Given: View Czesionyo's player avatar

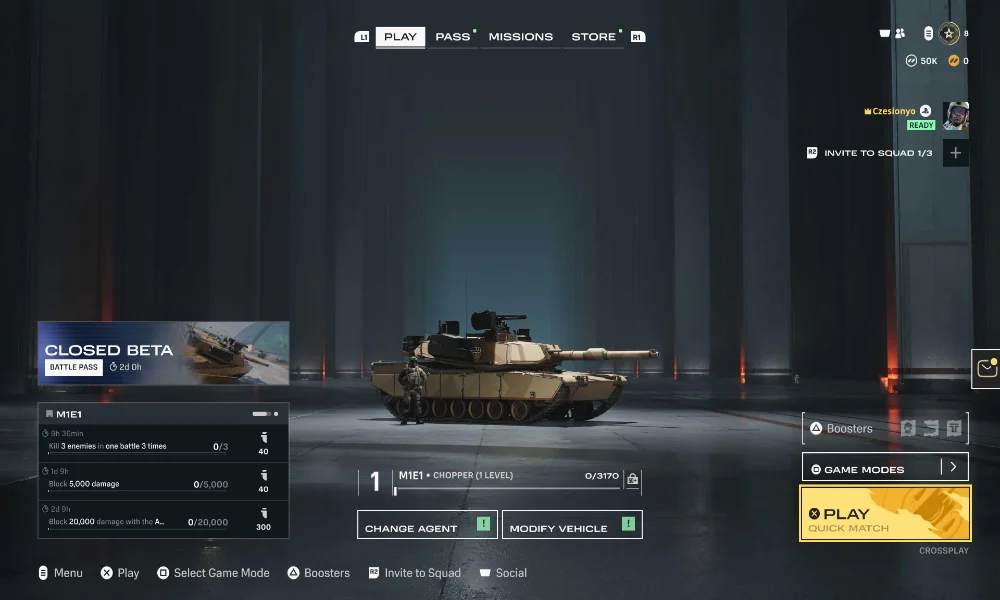Looking at the screenshot, I should [x=955, y=116].
